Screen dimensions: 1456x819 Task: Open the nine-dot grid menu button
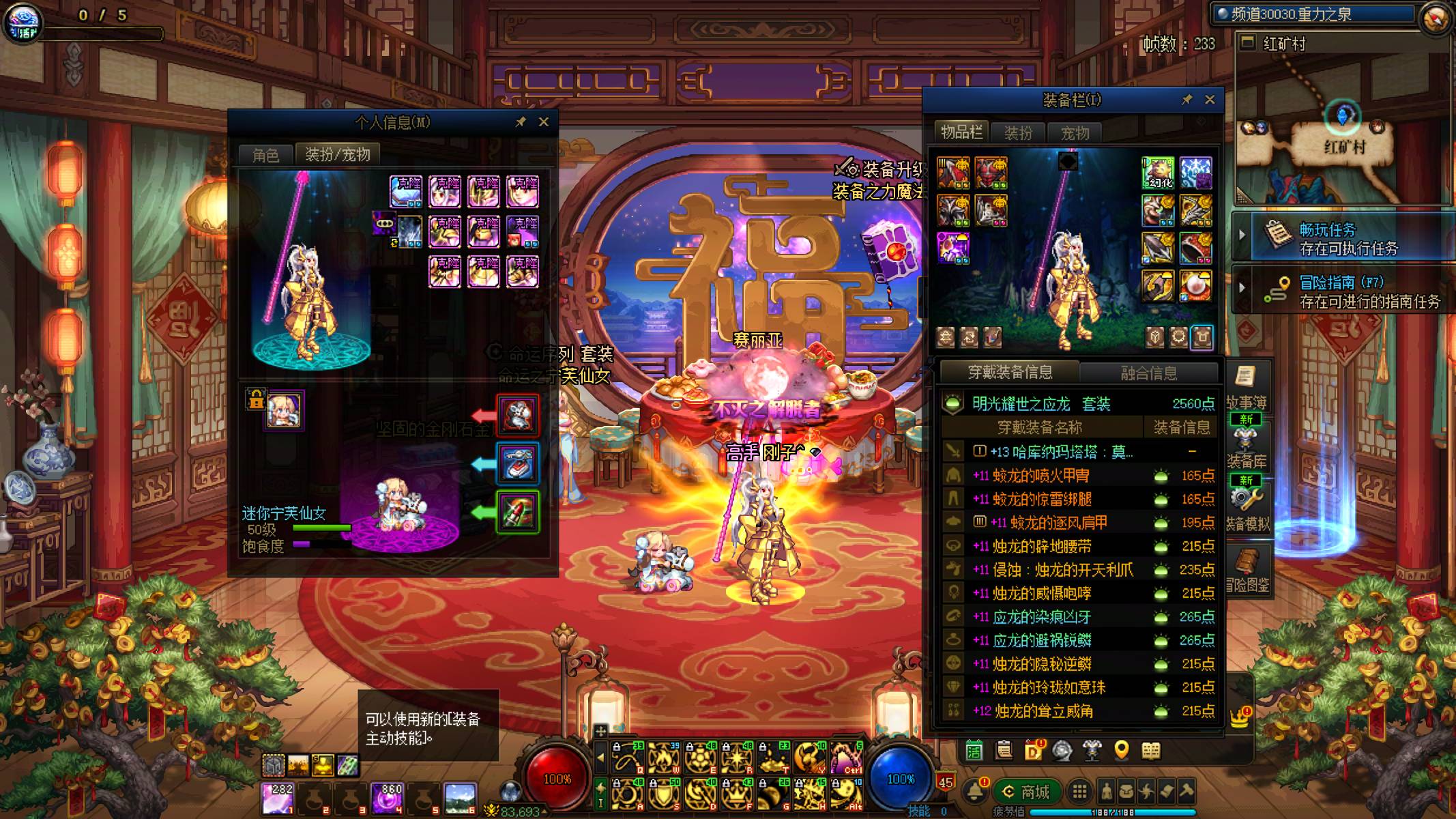click(x=1079, y=792)
